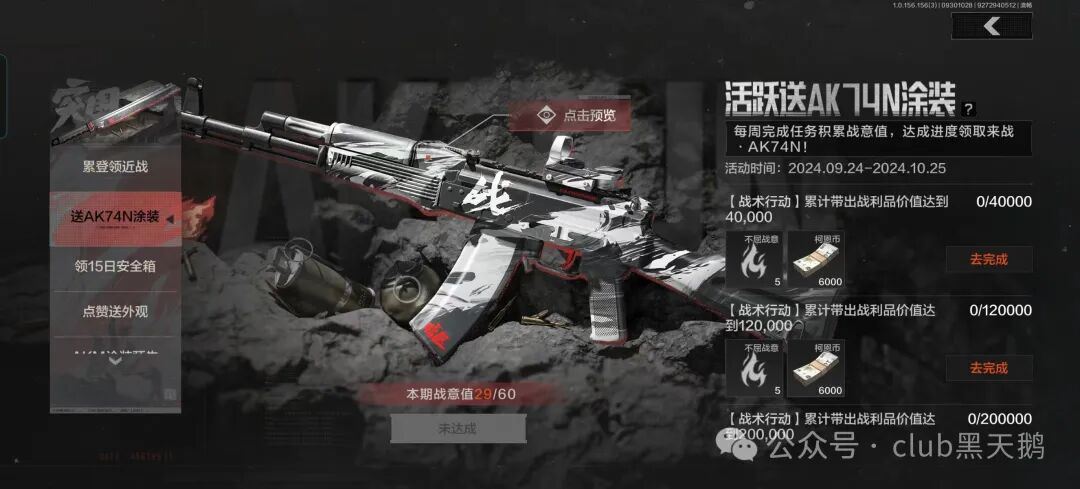This screenshot has width=1080, height=489.
Task: Choose the 点赞送外观 tab
Action: coord(115,312)
